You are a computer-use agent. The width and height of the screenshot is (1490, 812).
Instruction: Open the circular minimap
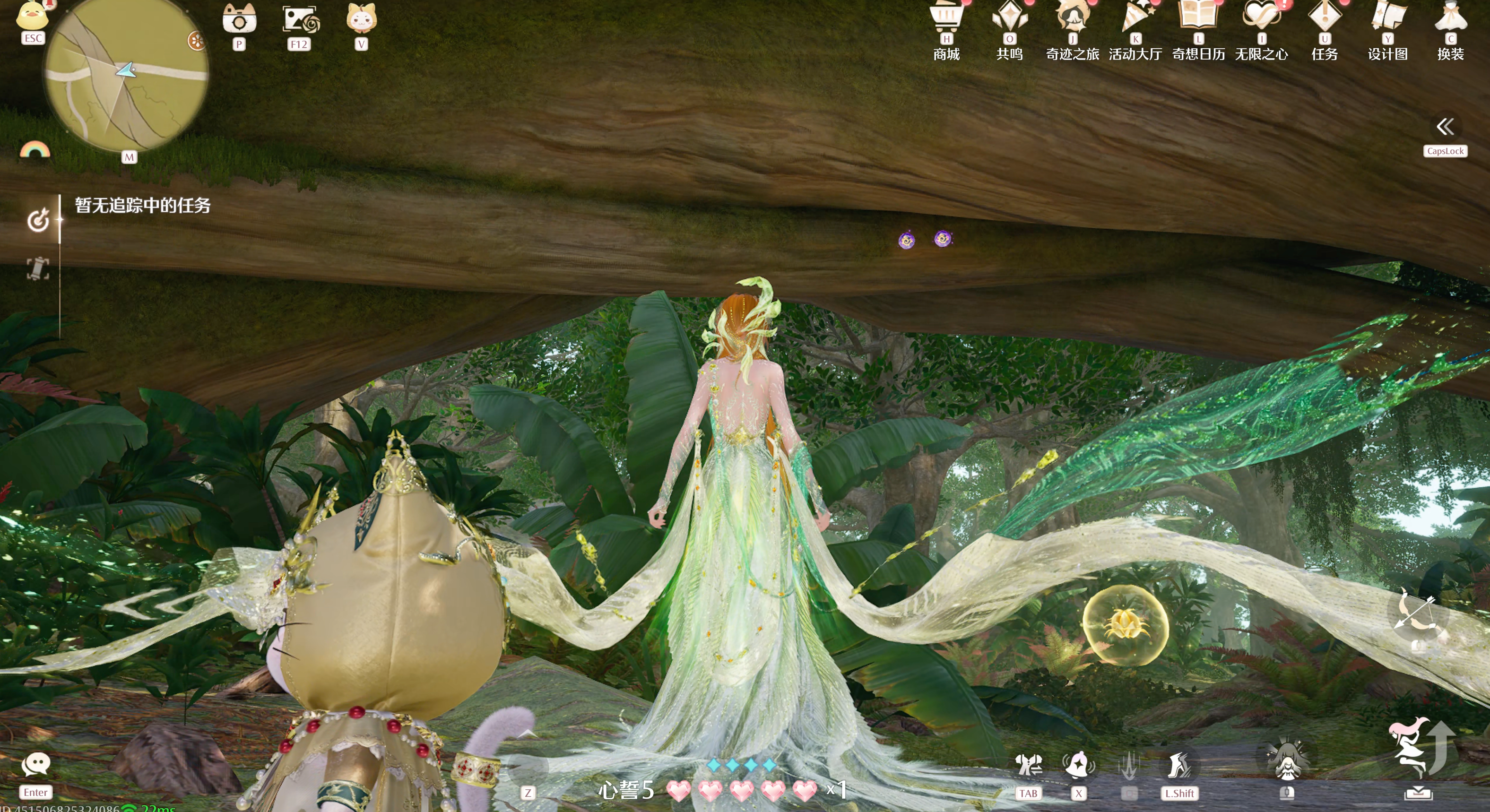(x=126, y=75)
